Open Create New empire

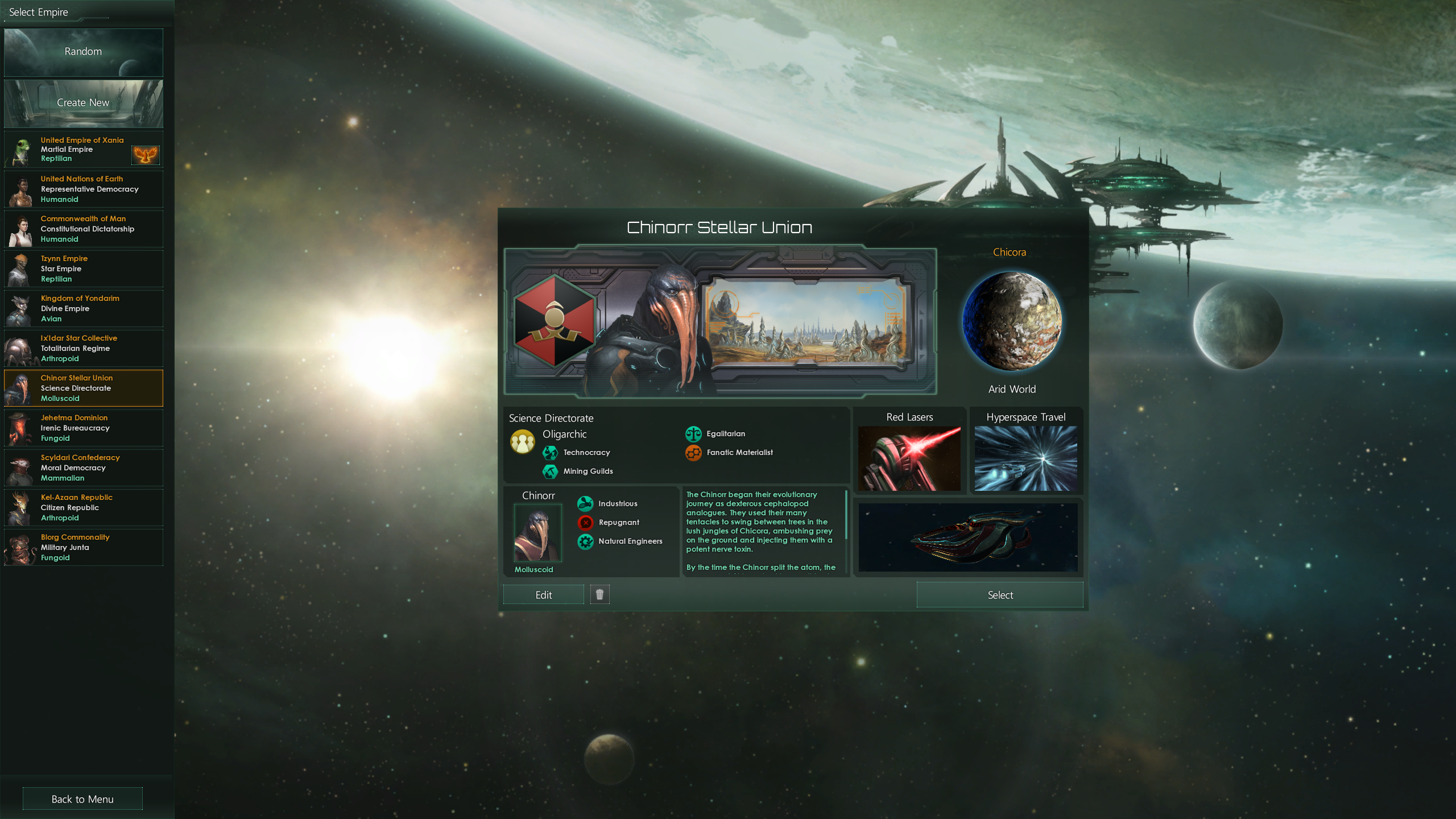83,103
